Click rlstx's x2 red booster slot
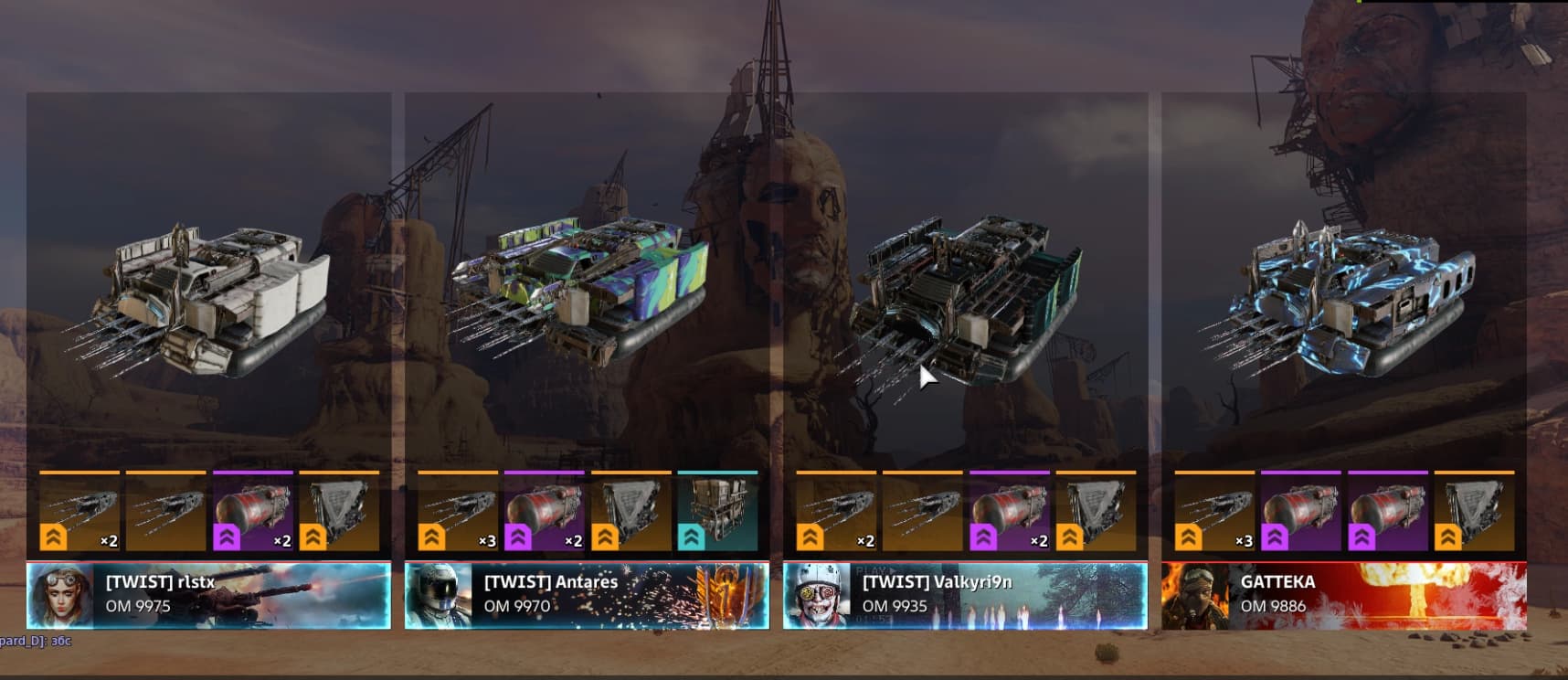Screen dimensions: 1568x680 (253, 513)
